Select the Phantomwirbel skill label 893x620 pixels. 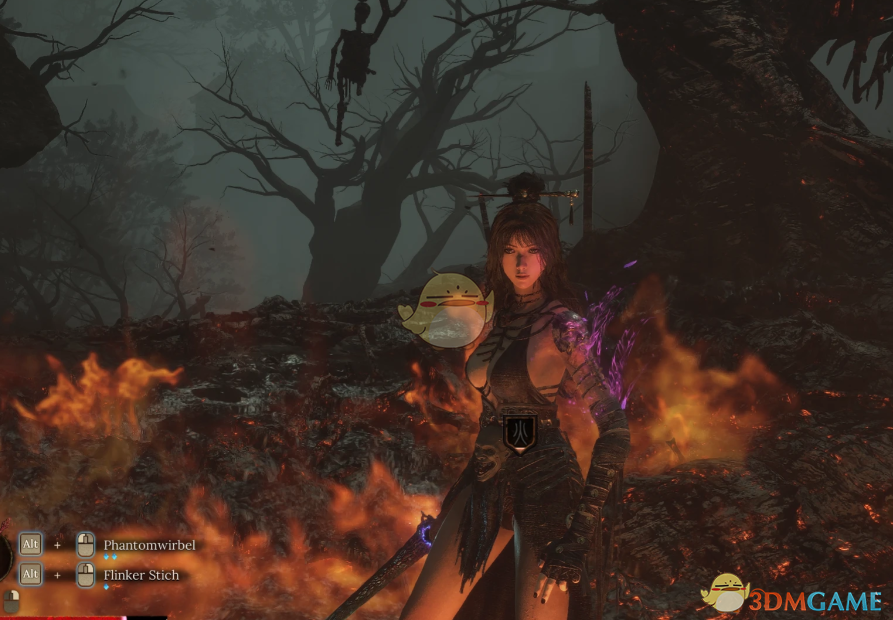tap(149, 545)
